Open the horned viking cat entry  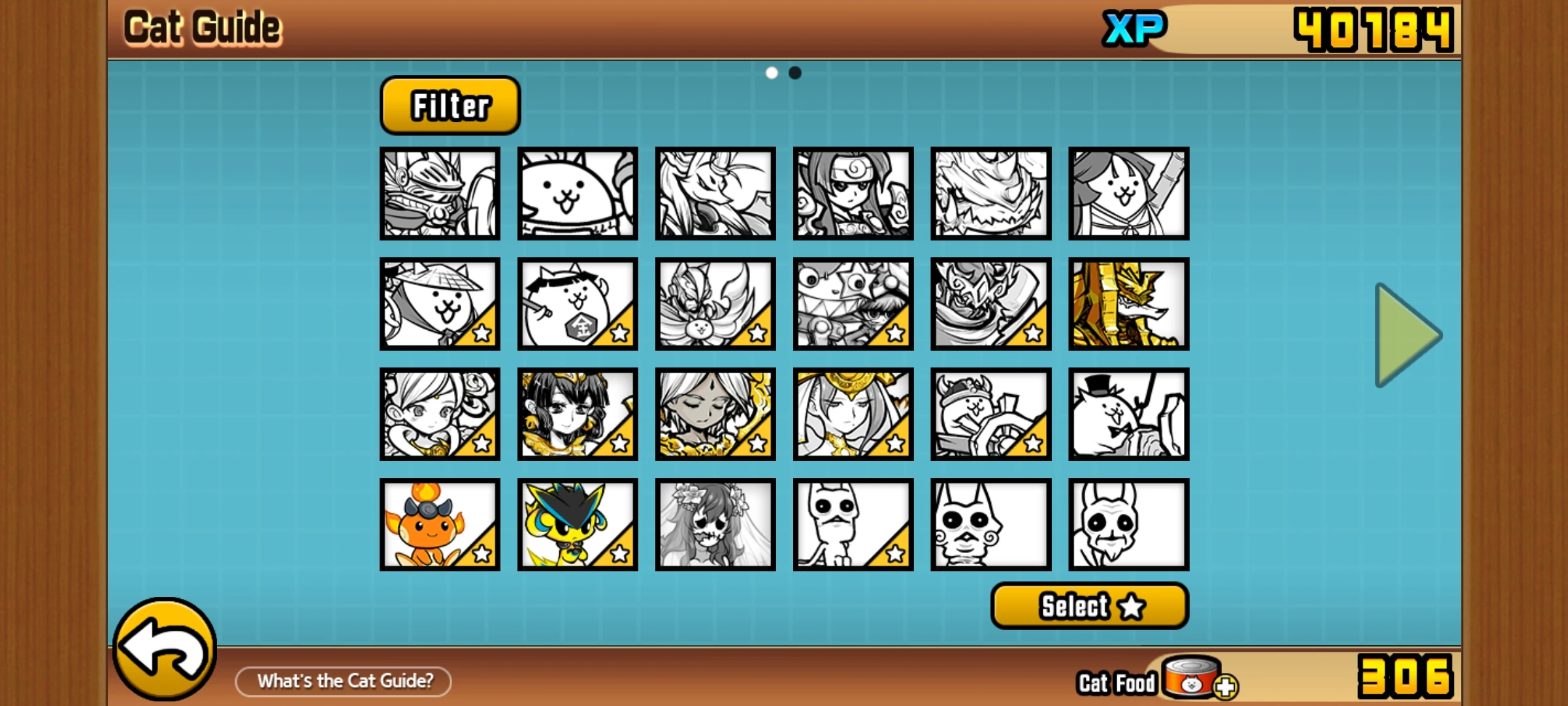pyautogui.click(x=990, y=414)
